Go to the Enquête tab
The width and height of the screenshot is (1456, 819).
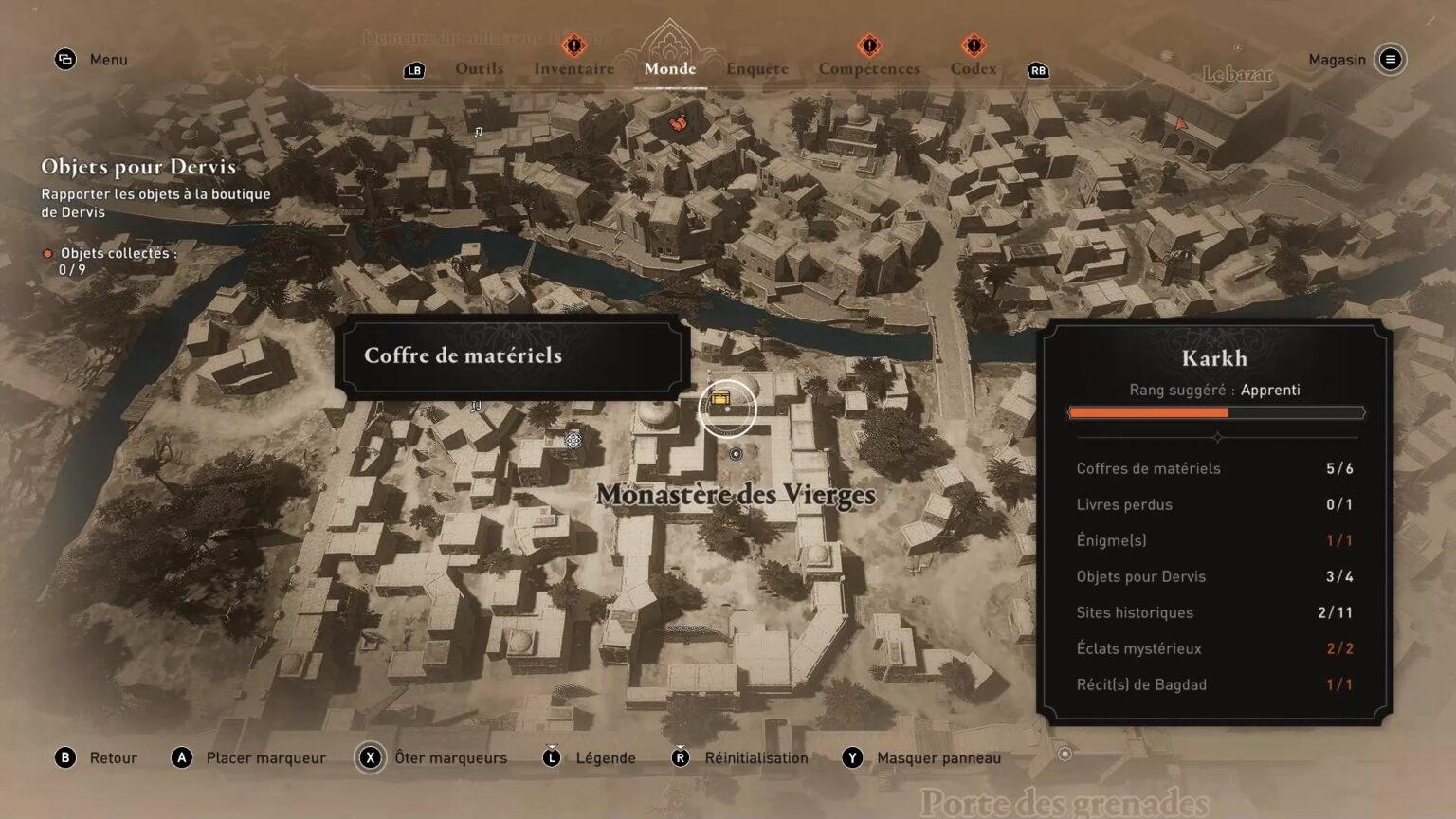(756, 68)
